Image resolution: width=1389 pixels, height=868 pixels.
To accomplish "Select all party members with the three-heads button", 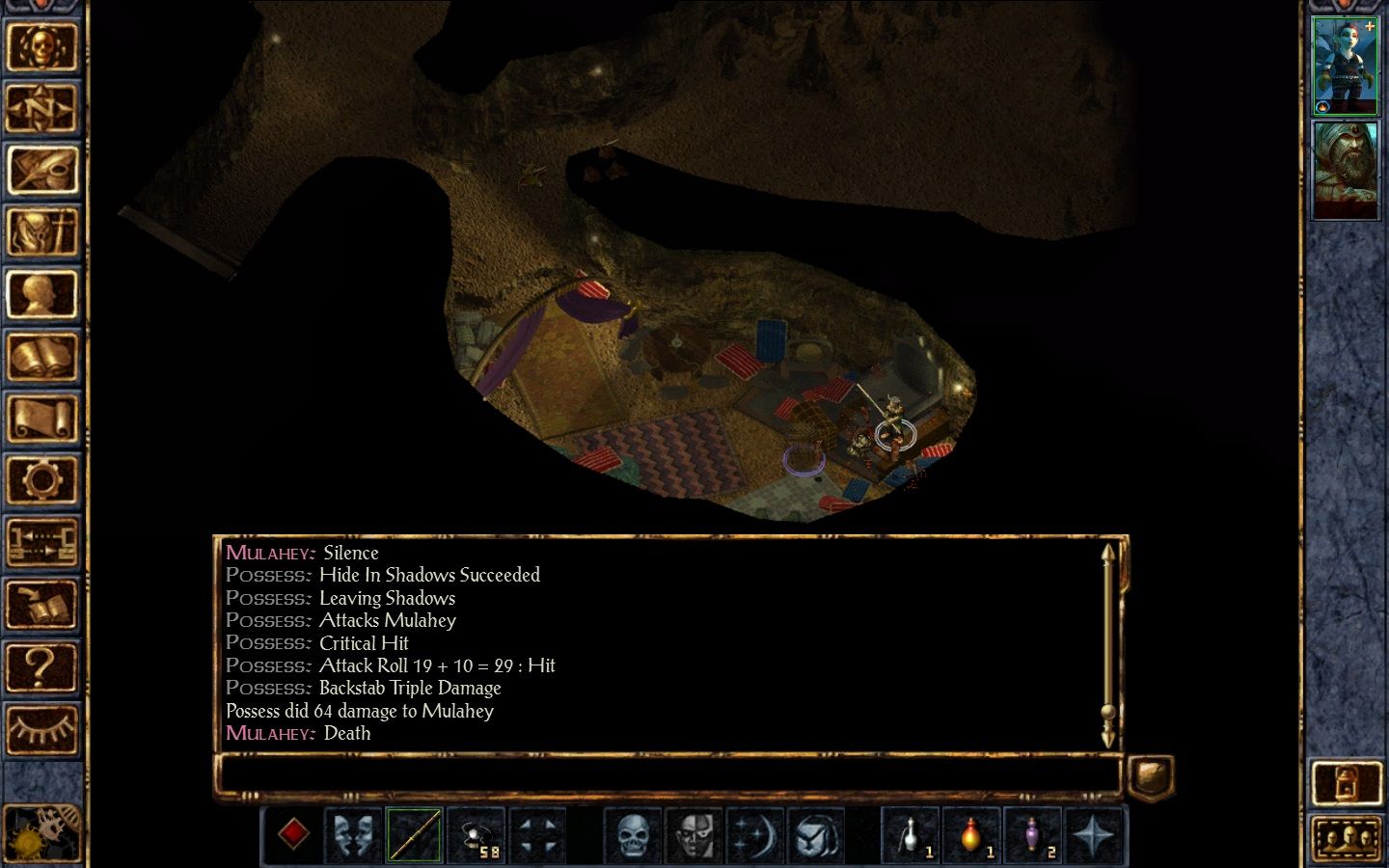I will [1346, 838].
